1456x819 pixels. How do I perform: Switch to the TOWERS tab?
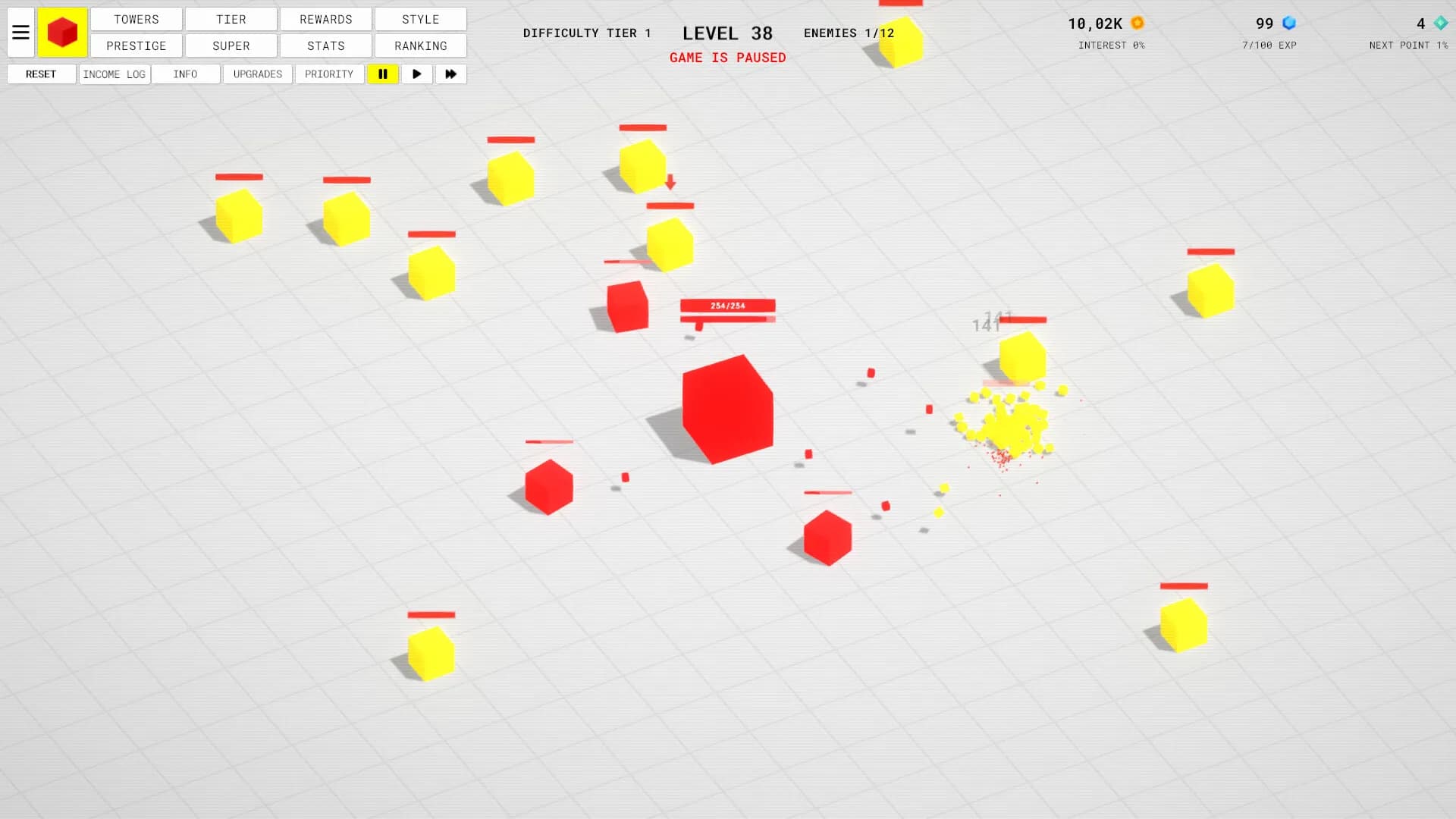tap(136, 19)
